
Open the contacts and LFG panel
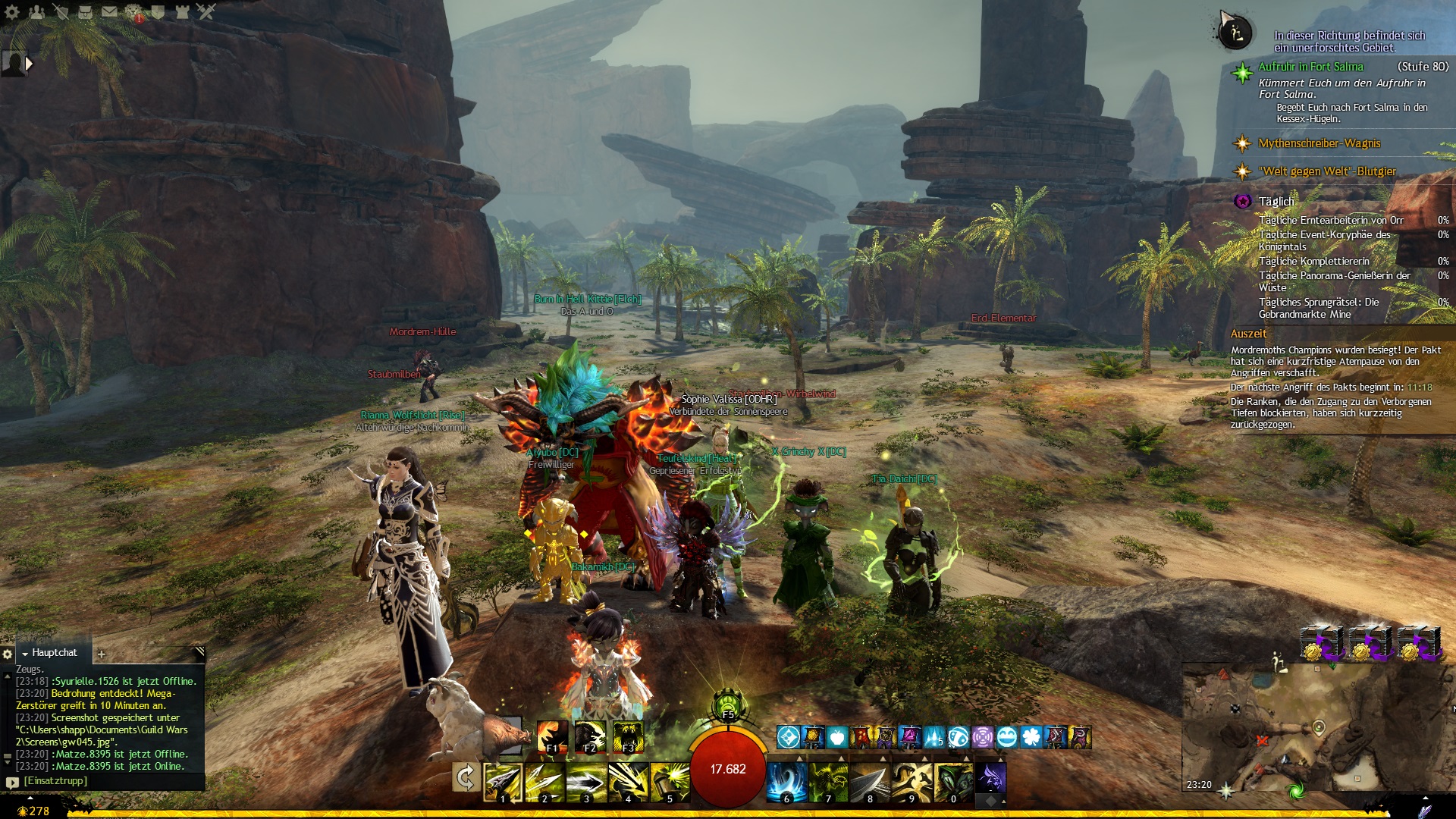tap(36, 11)
